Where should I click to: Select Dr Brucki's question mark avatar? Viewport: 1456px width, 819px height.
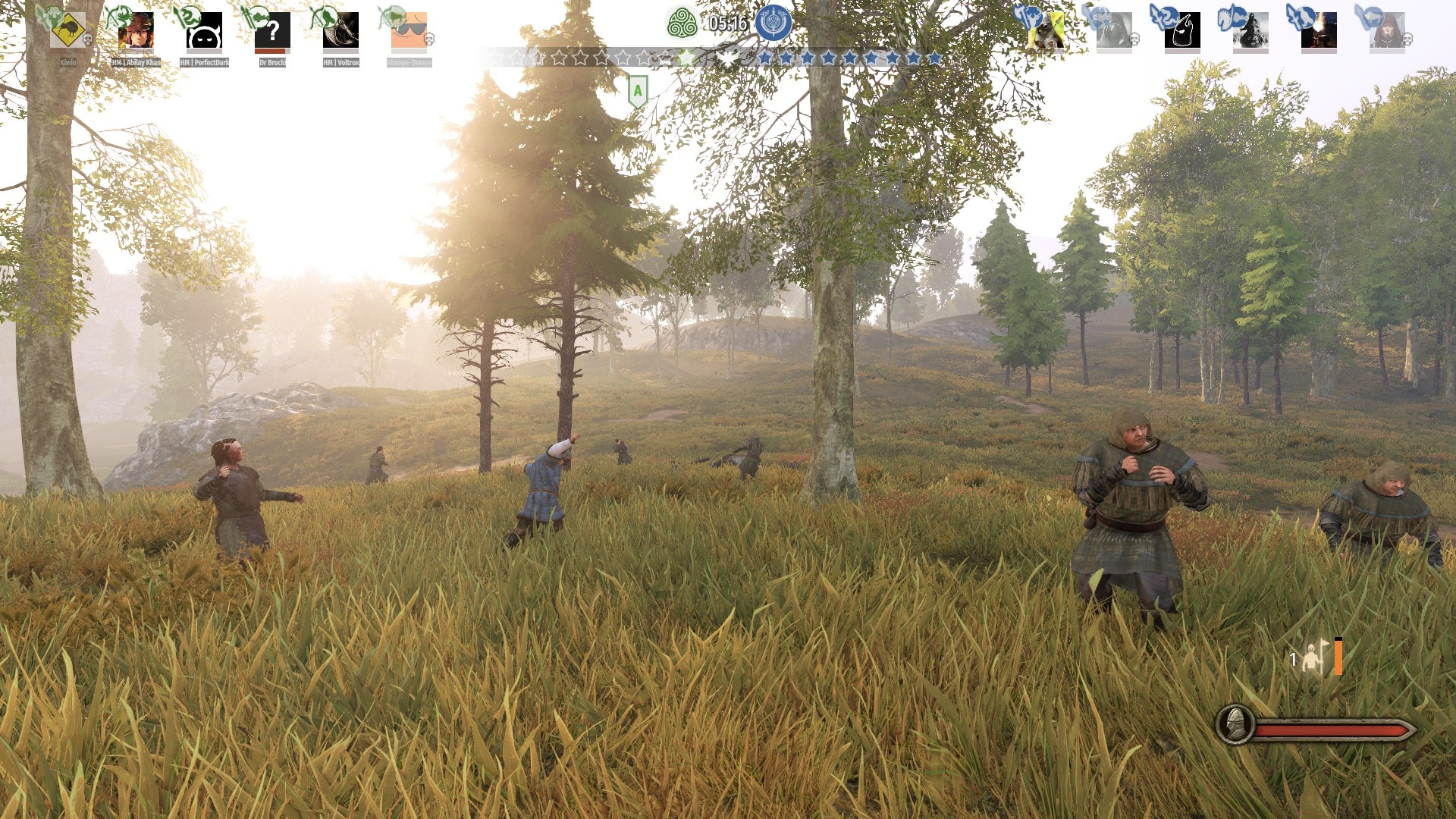272,30
